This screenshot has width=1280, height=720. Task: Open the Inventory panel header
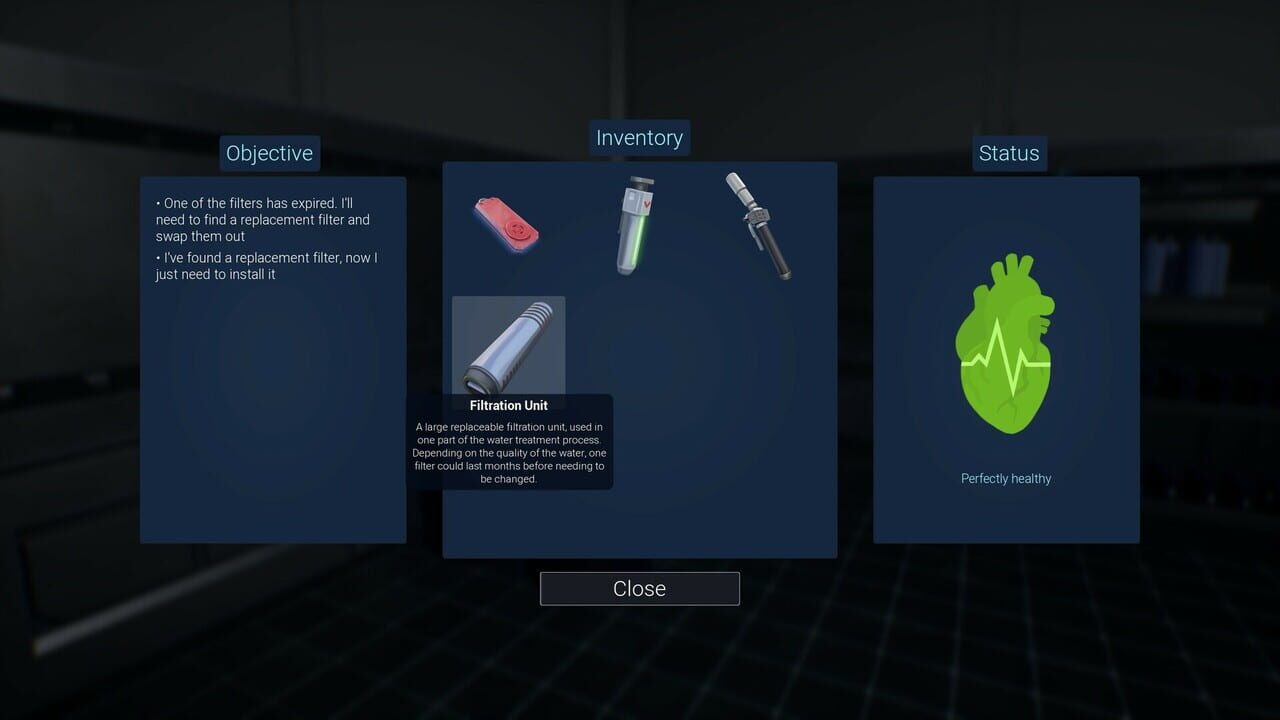pos(639,137)
